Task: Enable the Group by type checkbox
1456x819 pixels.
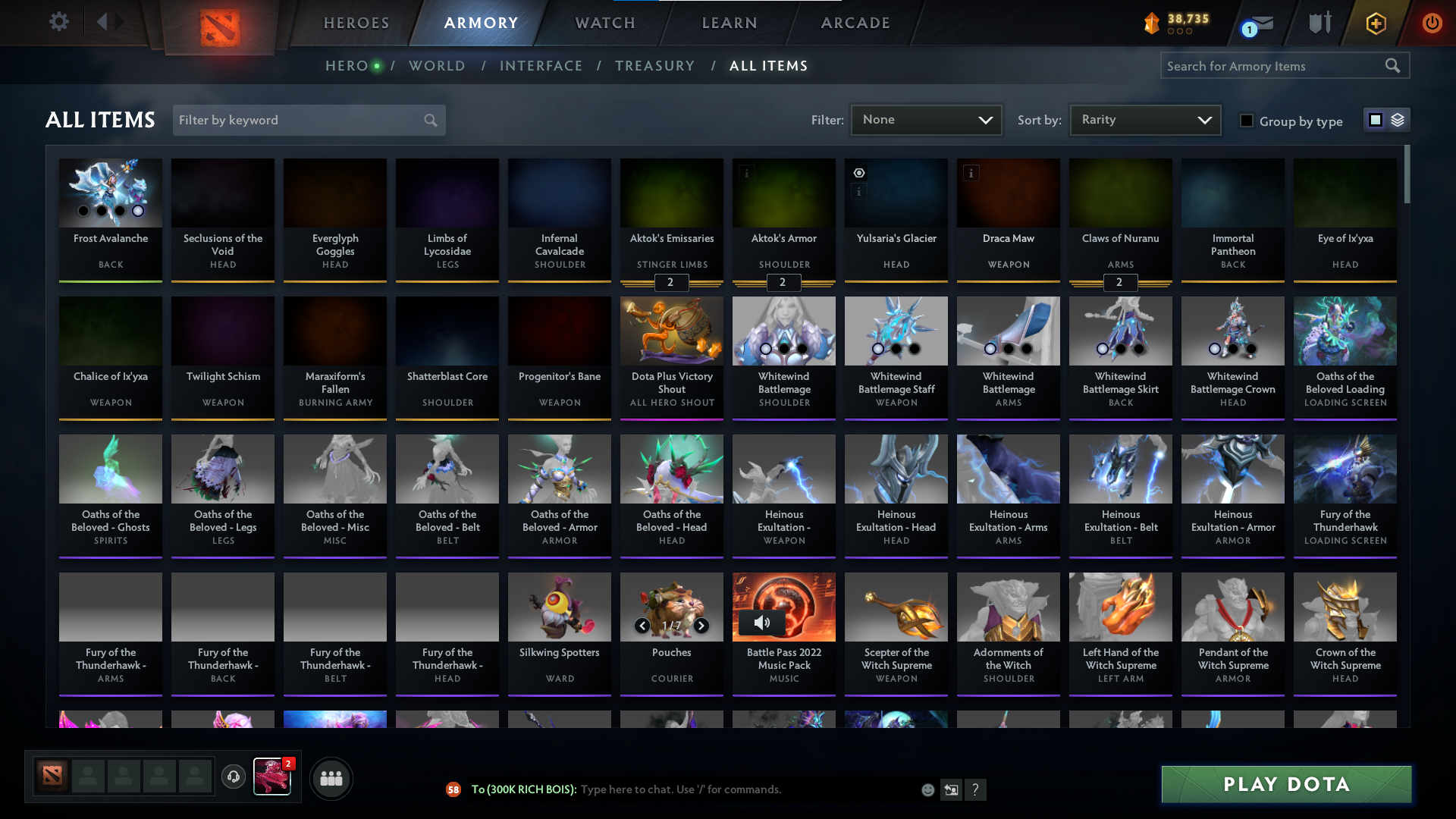Action: click(1246, 121)
